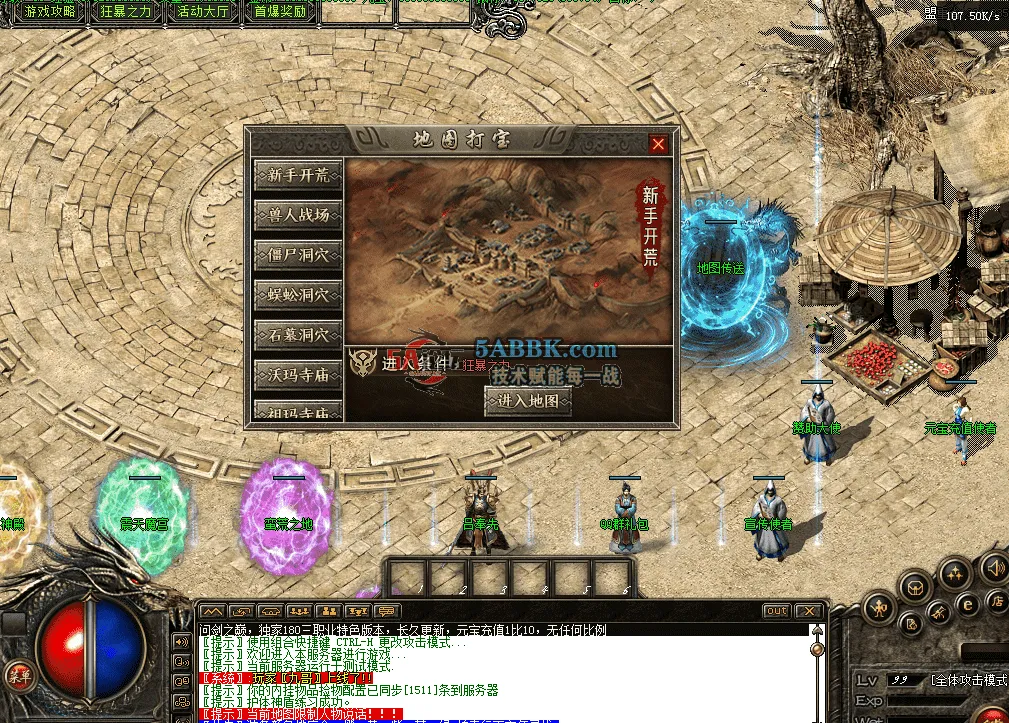Choose the 石墓洞穴 map entry
1009x723 pixels.
pos(298,335)
